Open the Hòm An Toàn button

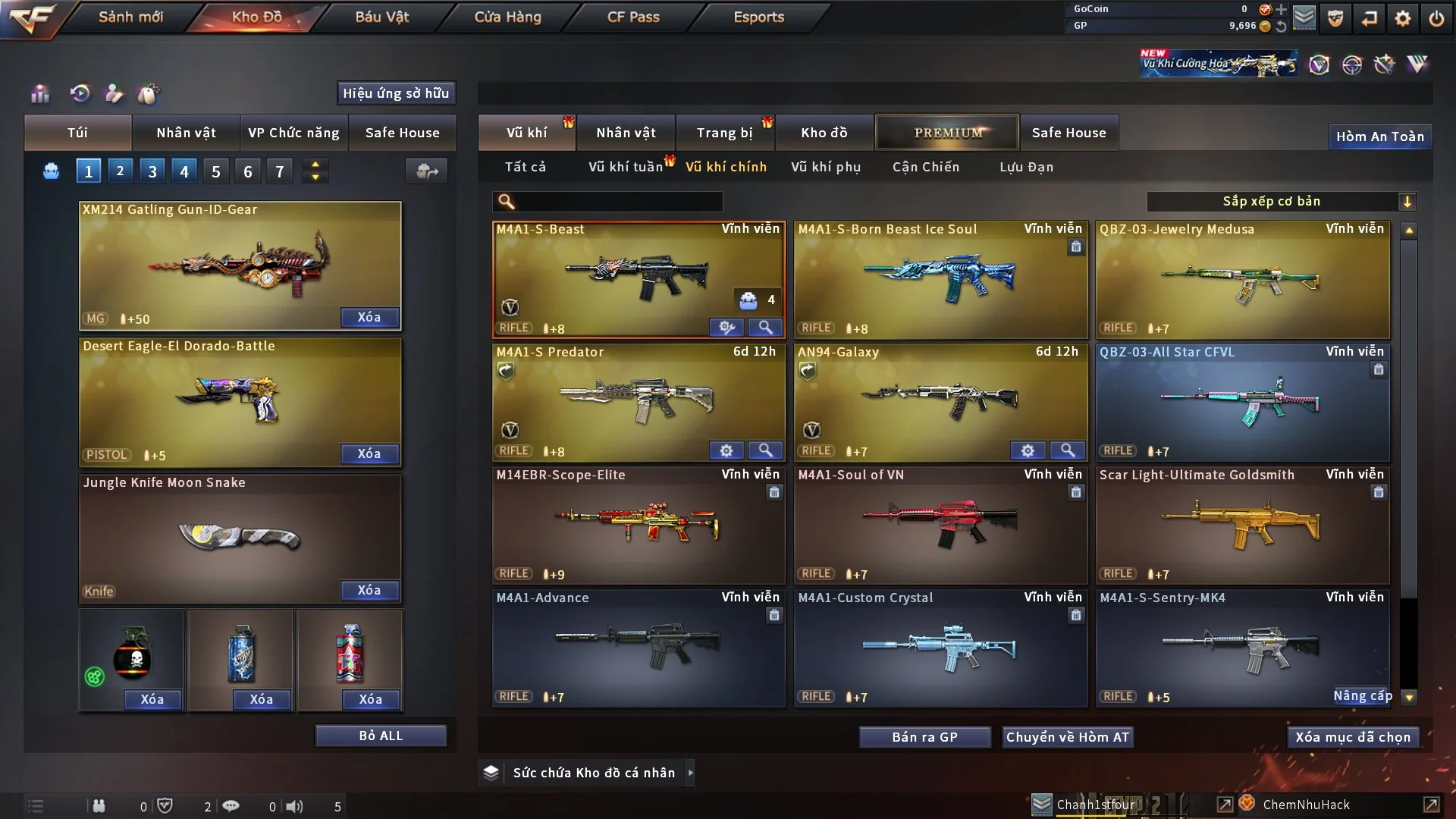1379,136
